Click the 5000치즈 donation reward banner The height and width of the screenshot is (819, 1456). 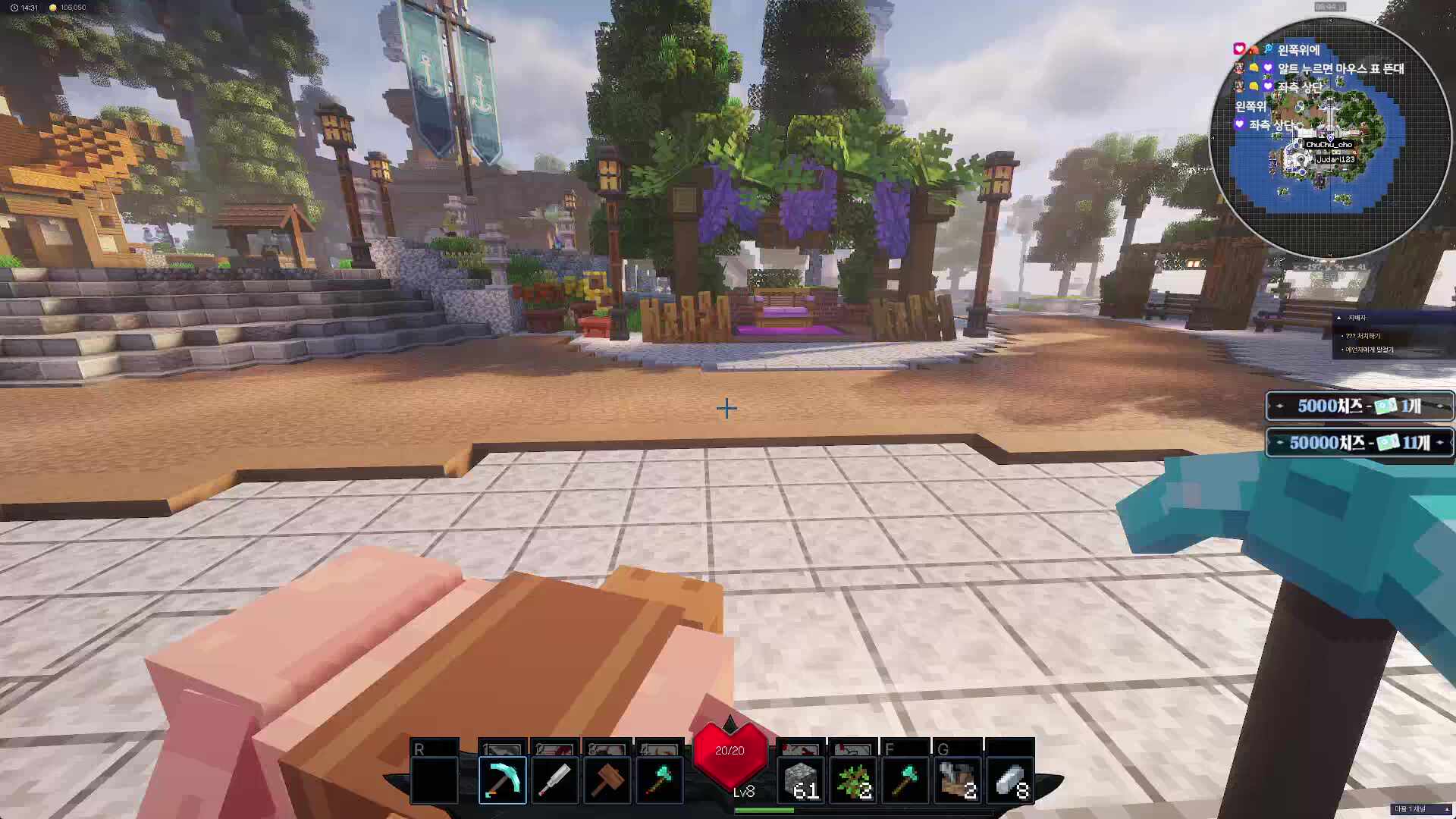pyautogui.click(x=1360, y=406)
